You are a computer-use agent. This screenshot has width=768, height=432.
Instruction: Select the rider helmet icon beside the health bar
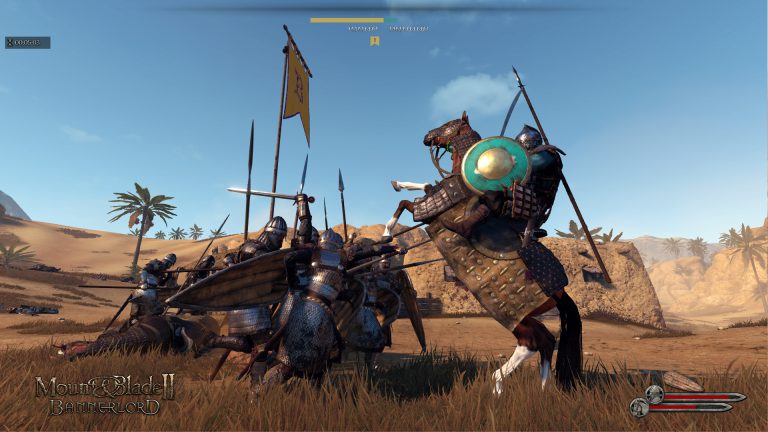pos(654,394)
